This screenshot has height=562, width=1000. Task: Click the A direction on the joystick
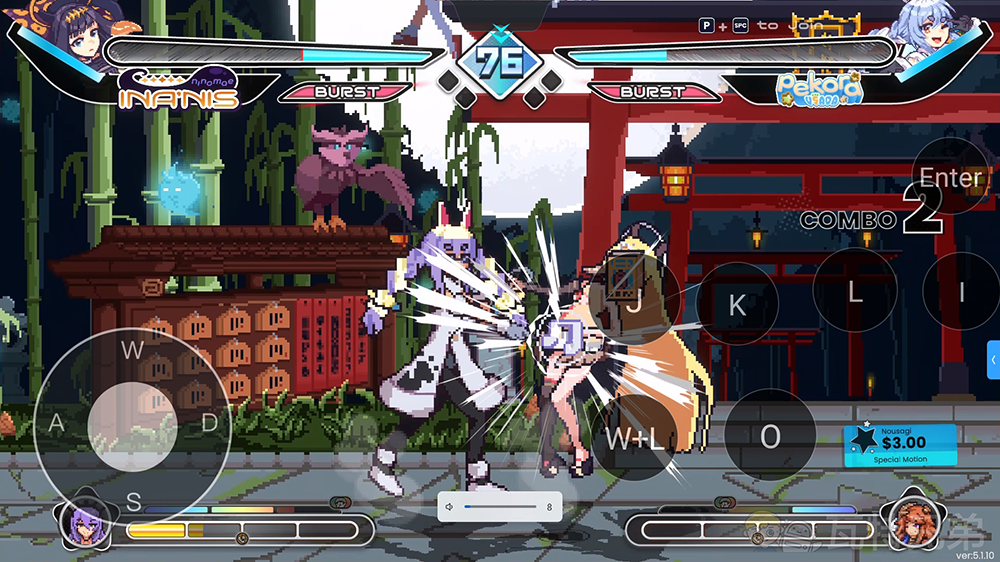pos(56,423)
